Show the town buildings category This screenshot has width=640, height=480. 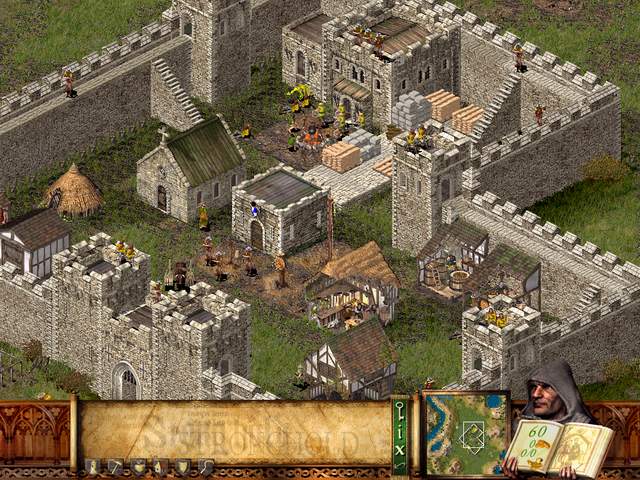pos(160,466)
